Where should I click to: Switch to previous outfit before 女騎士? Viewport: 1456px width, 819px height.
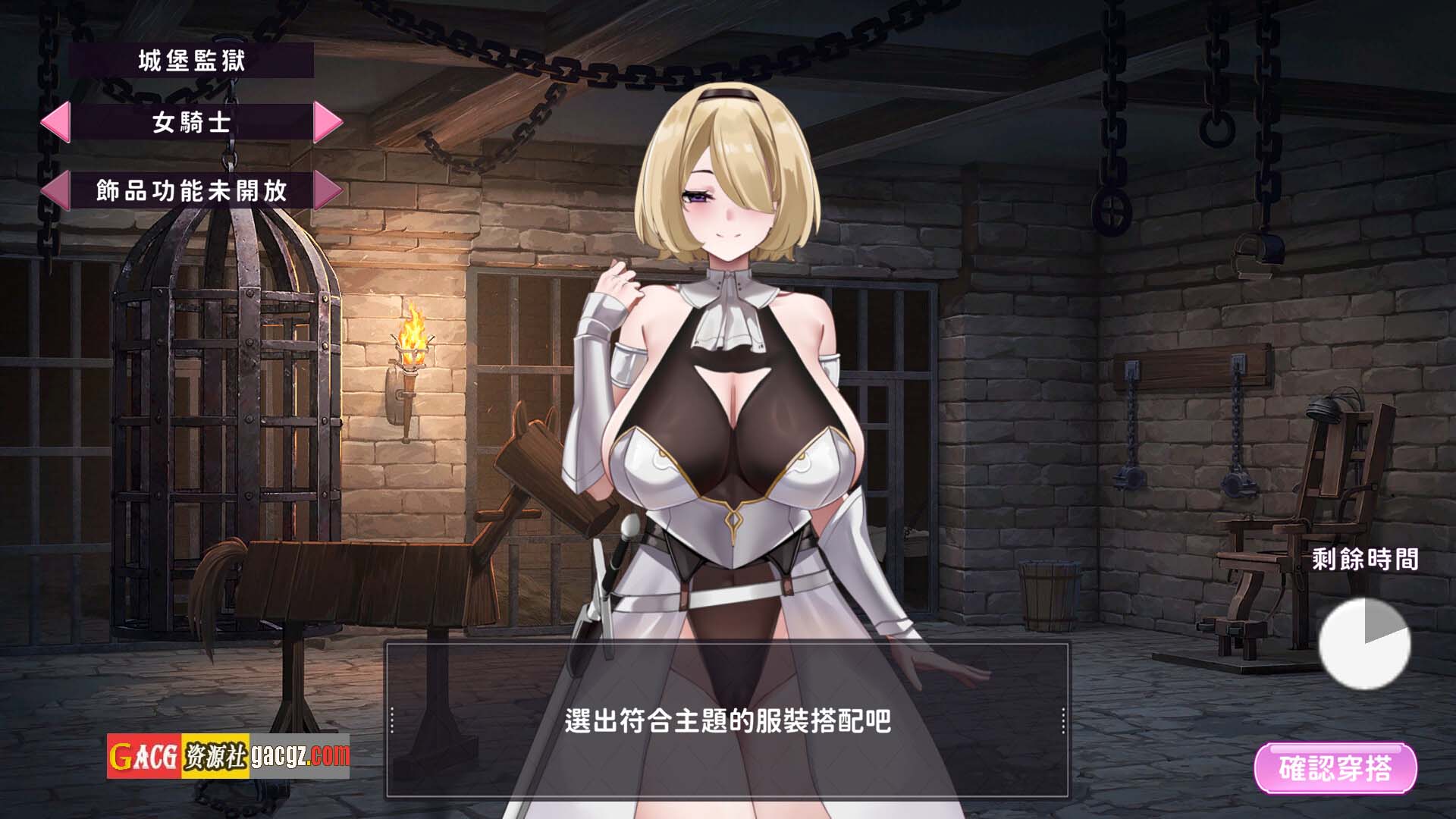tap(55, 122)
